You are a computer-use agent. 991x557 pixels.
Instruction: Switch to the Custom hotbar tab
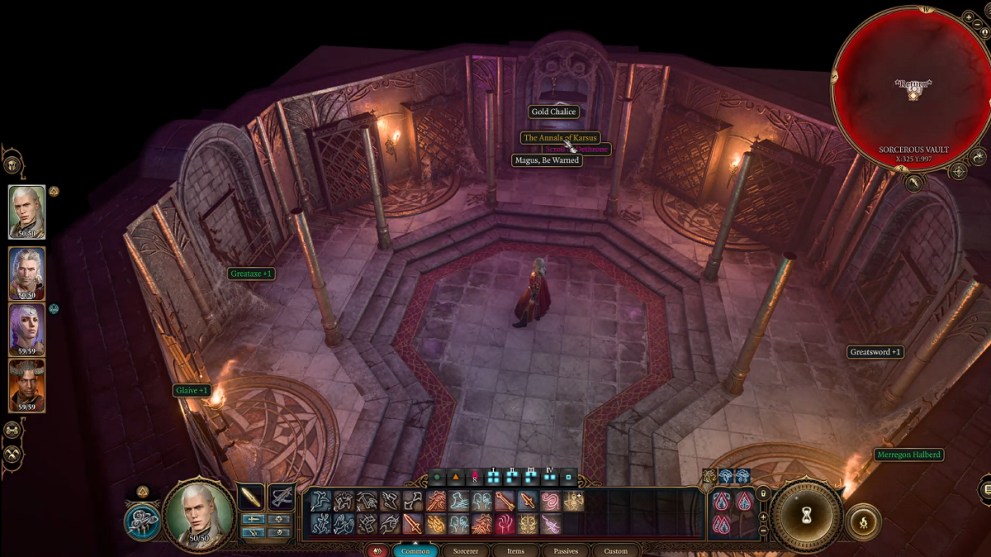[x=615, y=551]
